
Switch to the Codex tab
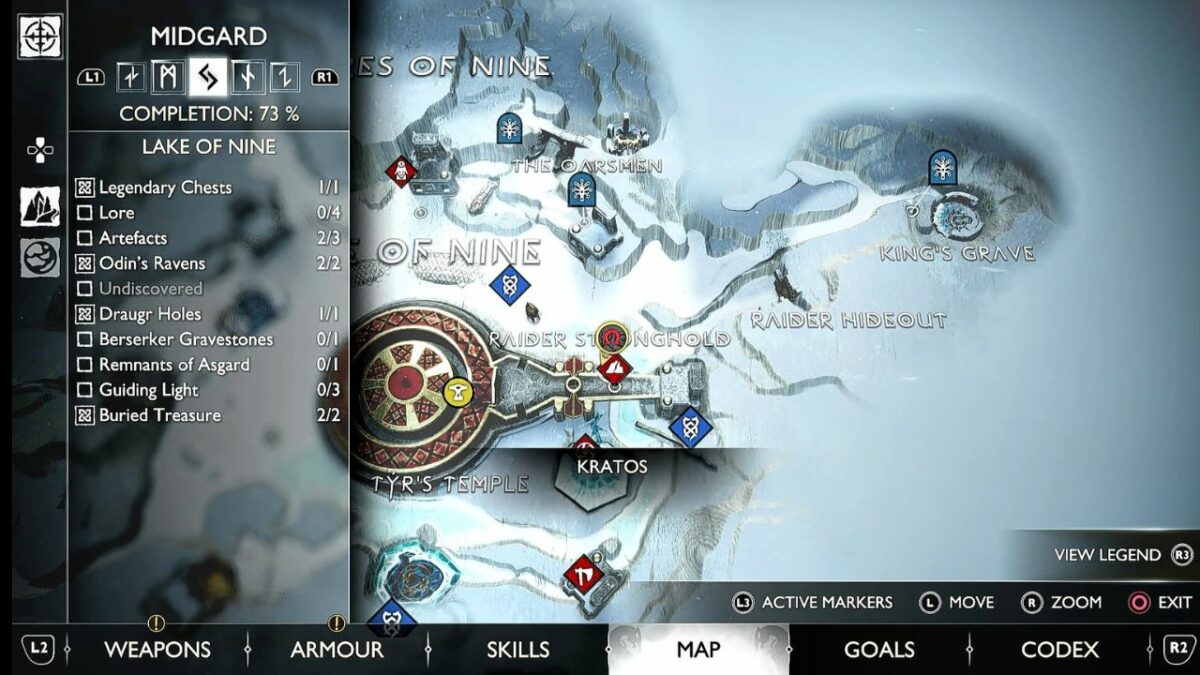click(x=1059, y=650)
